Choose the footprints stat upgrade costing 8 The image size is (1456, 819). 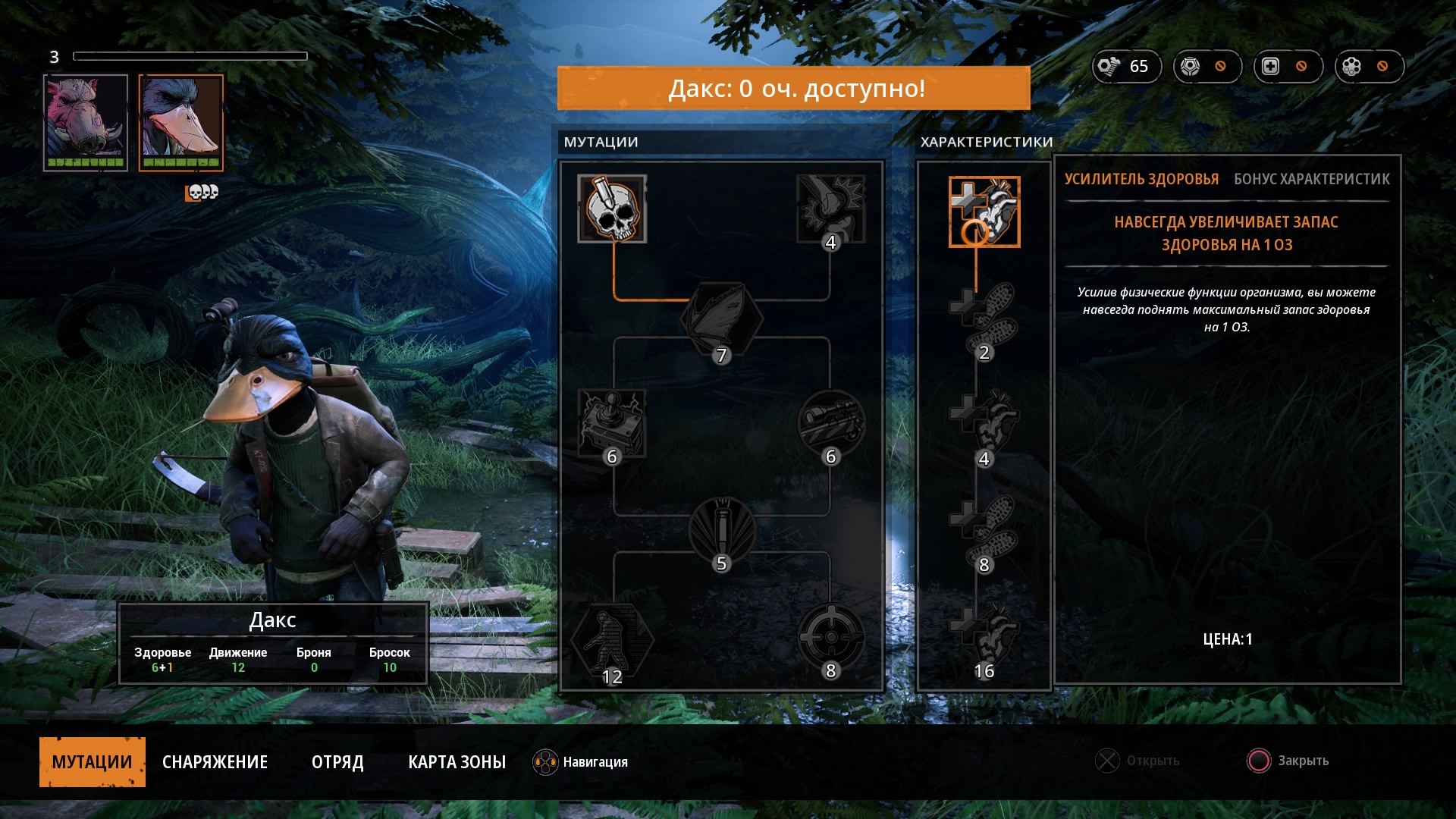(x=984, y=531)
